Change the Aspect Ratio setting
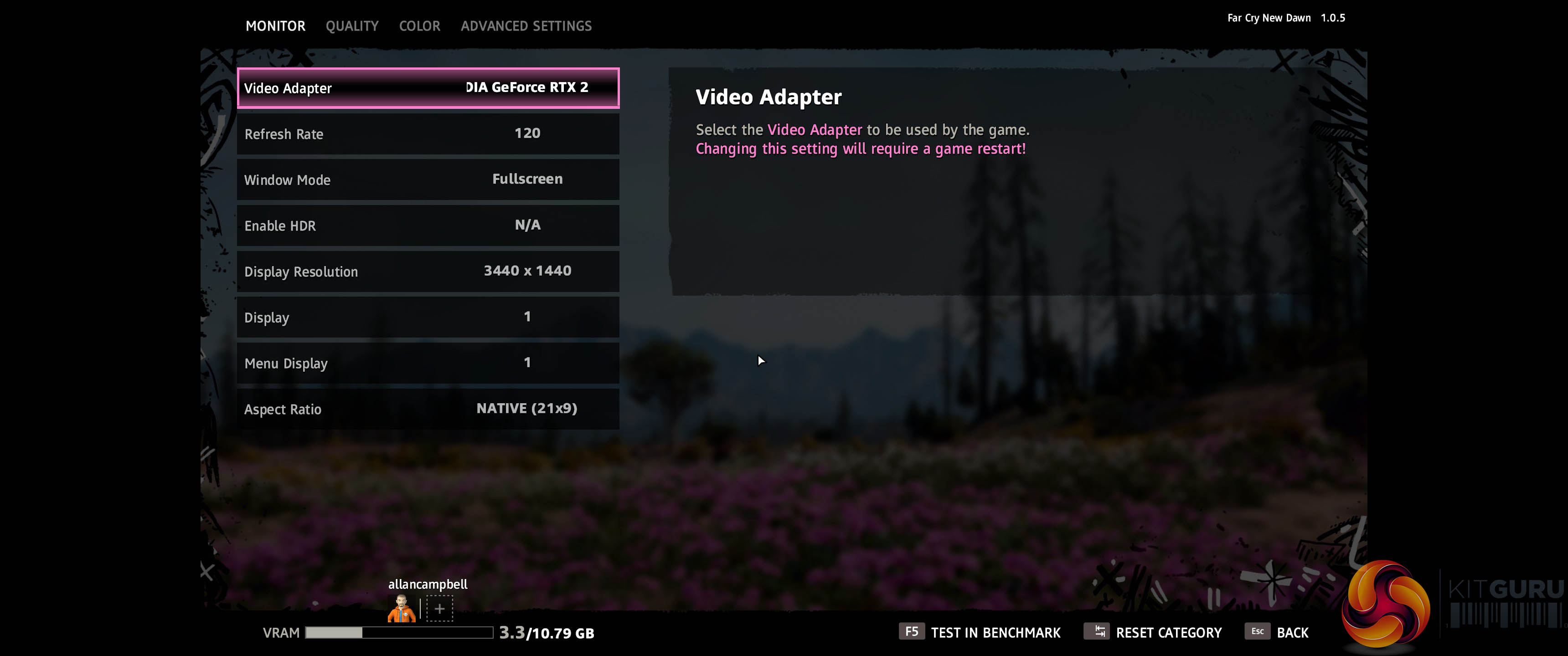The image size is (1568, 656). pyautogui.click(x=428, y=409)
